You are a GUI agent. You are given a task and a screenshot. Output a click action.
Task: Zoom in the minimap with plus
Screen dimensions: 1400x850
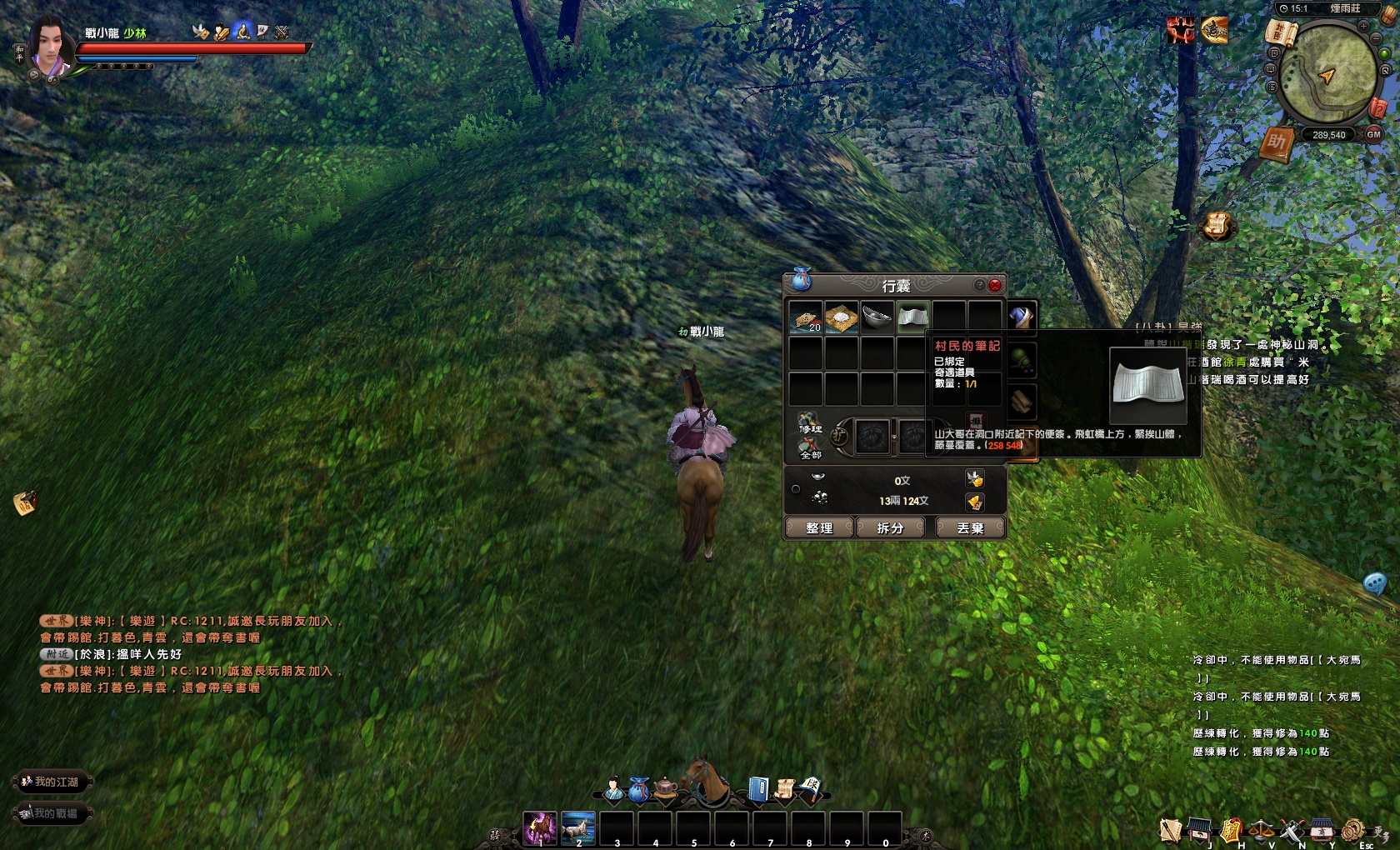point(1364,27)
